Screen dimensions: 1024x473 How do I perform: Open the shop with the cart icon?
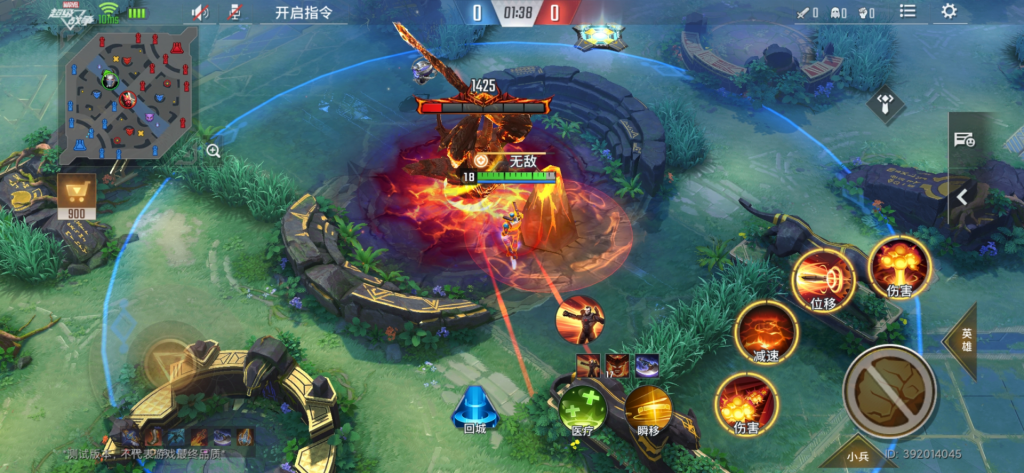point(75,195)
